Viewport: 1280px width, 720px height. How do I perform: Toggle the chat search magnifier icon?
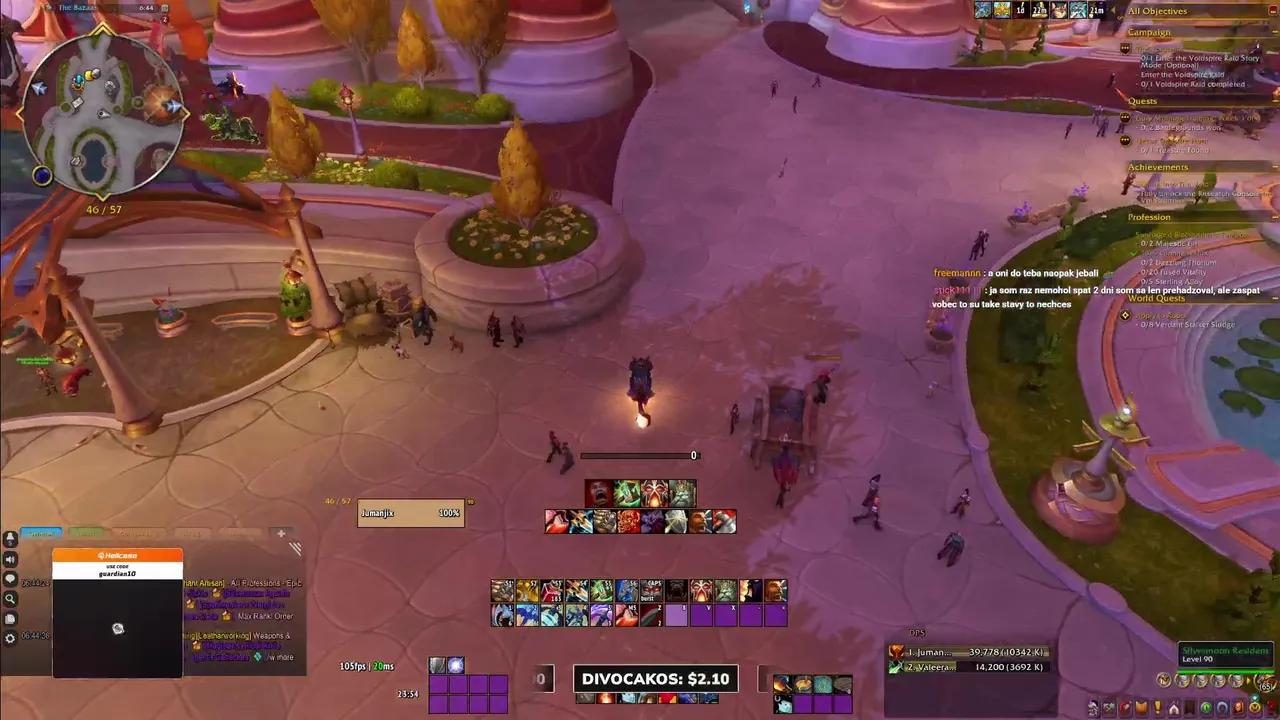click(10, 598)
